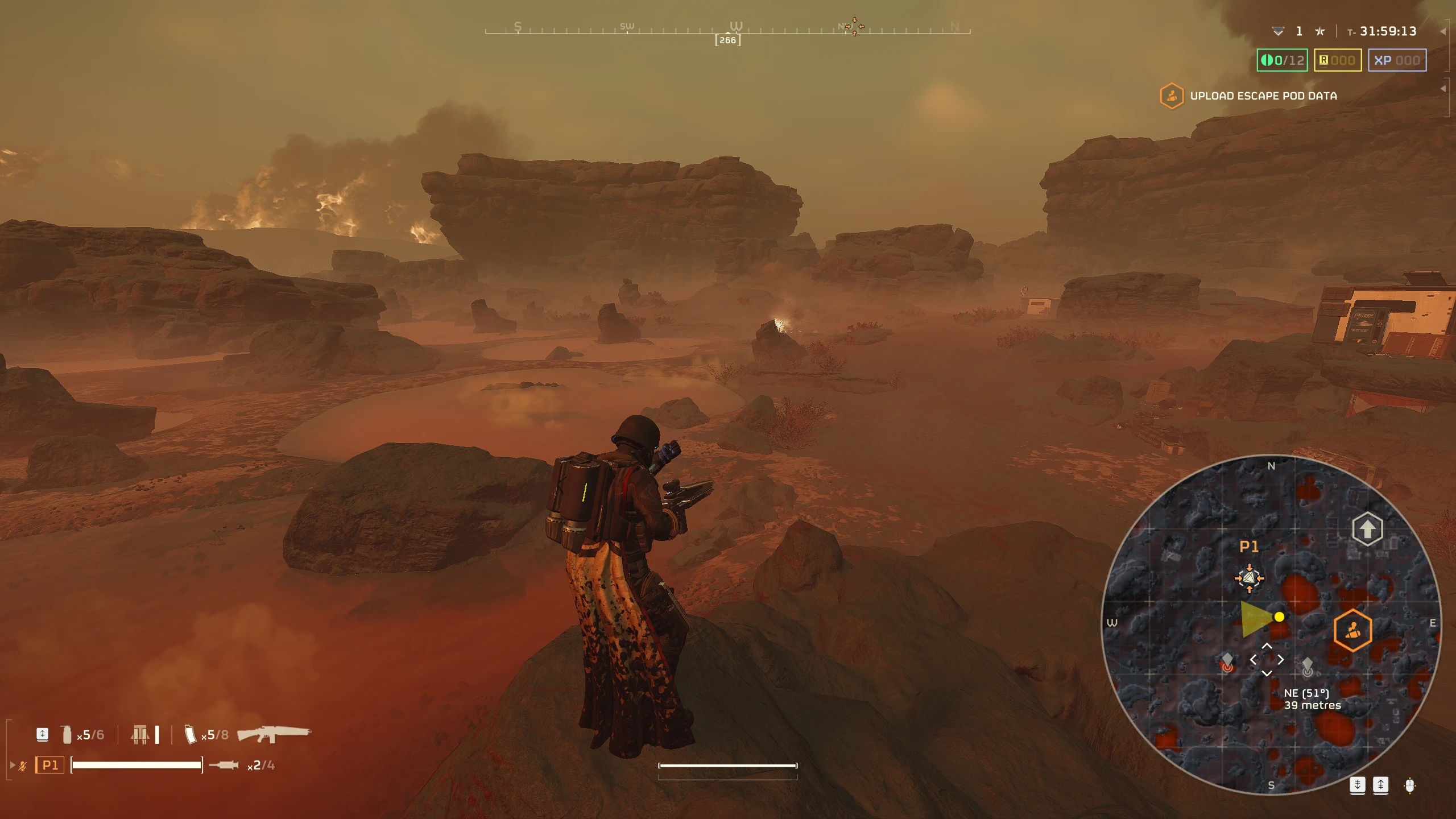Select the jump pack backpack icon
Screen dimensions: 1456x819
pos(140,734)
